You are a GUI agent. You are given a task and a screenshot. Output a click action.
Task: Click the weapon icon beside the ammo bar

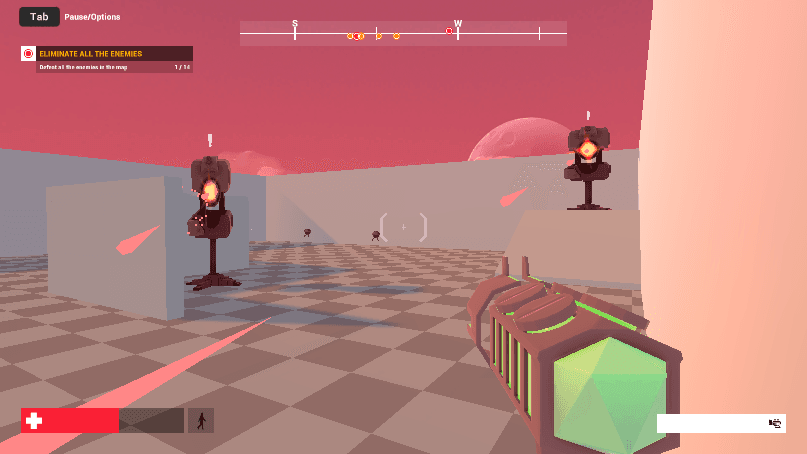pos(774,423)
